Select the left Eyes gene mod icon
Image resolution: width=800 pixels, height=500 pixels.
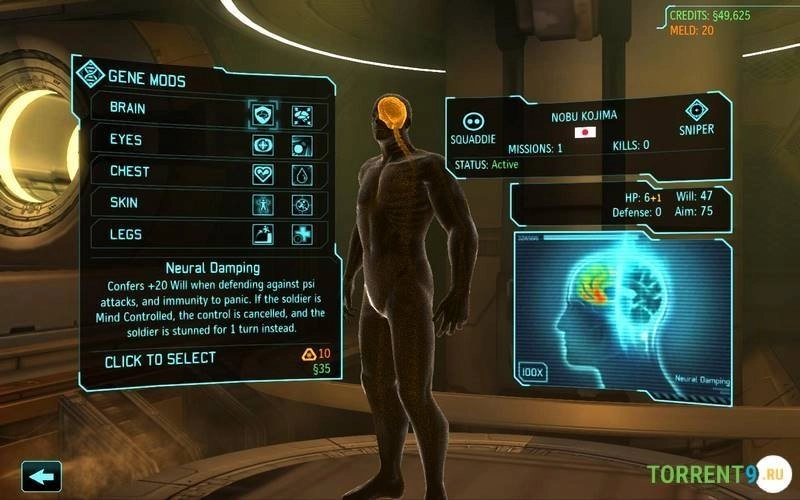click(263, 145)
